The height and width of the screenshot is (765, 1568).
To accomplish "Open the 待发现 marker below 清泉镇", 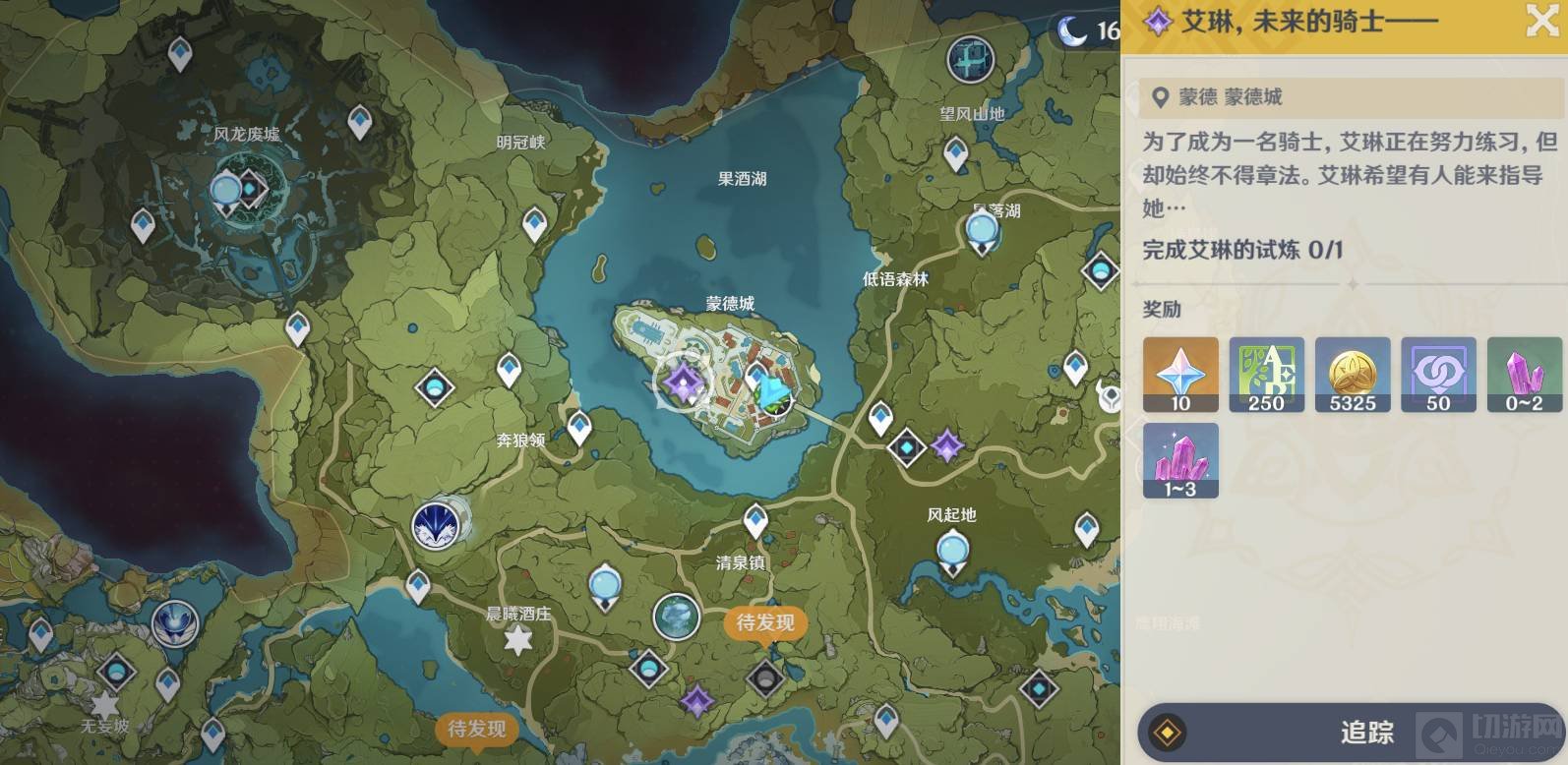I will [x=765, y=623].
